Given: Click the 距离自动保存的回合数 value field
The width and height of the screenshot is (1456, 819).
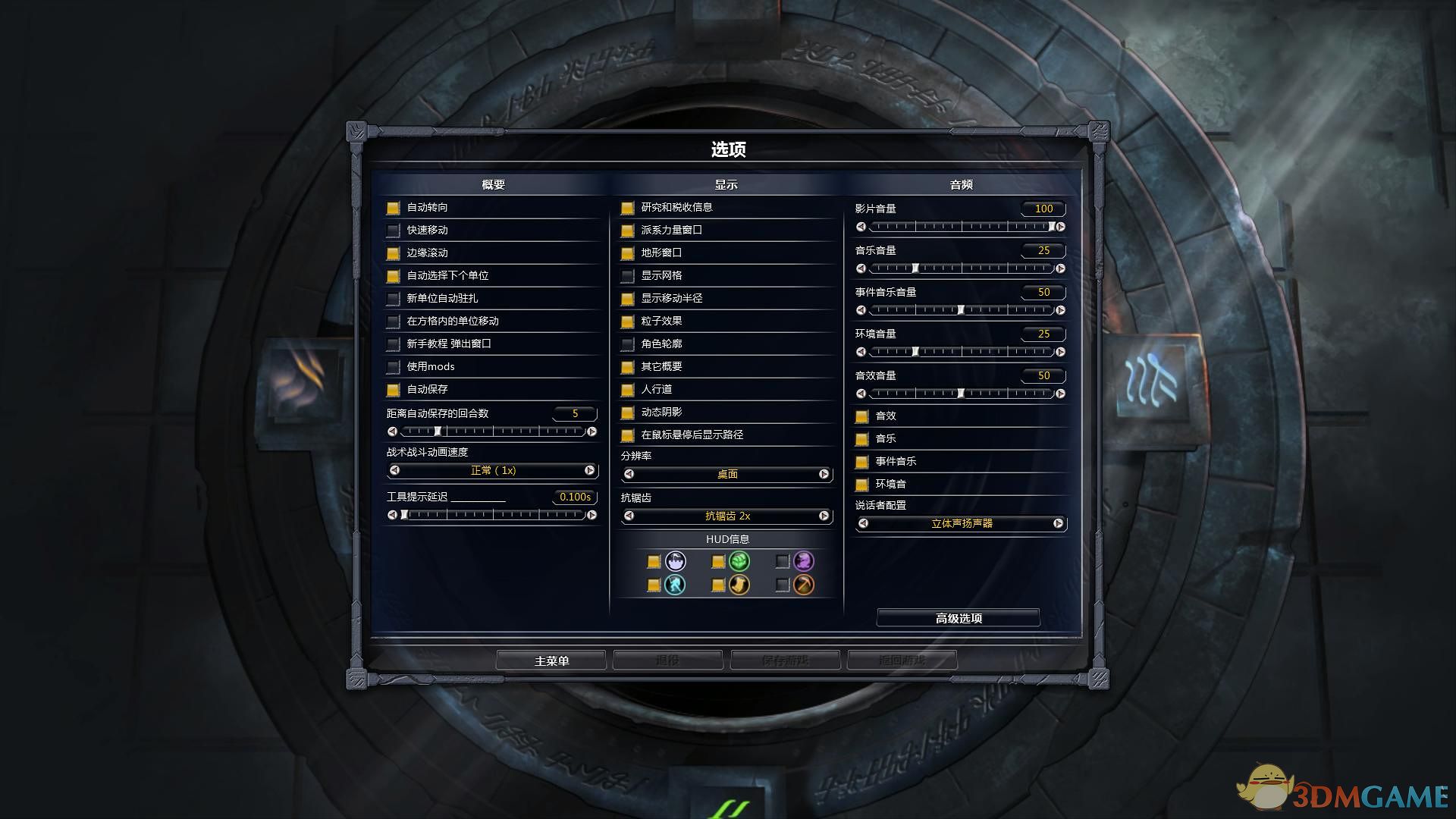Looking at the screenshot, I should pos(575,413).
